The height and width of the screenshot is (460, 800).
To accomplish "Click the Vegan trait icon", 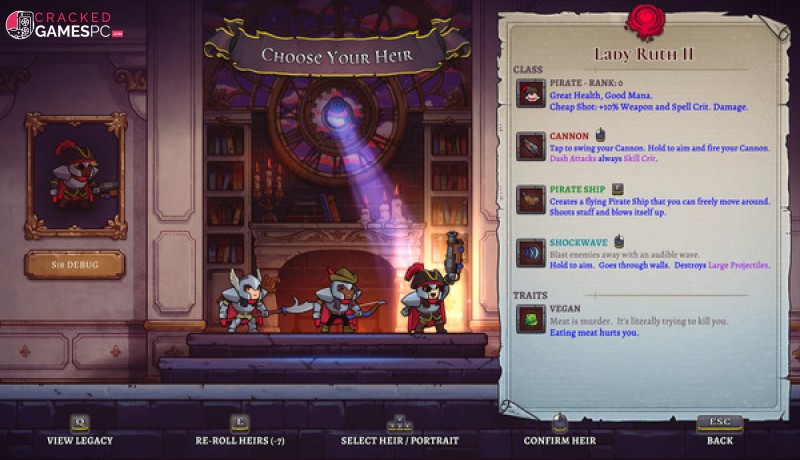I will 530,319.
